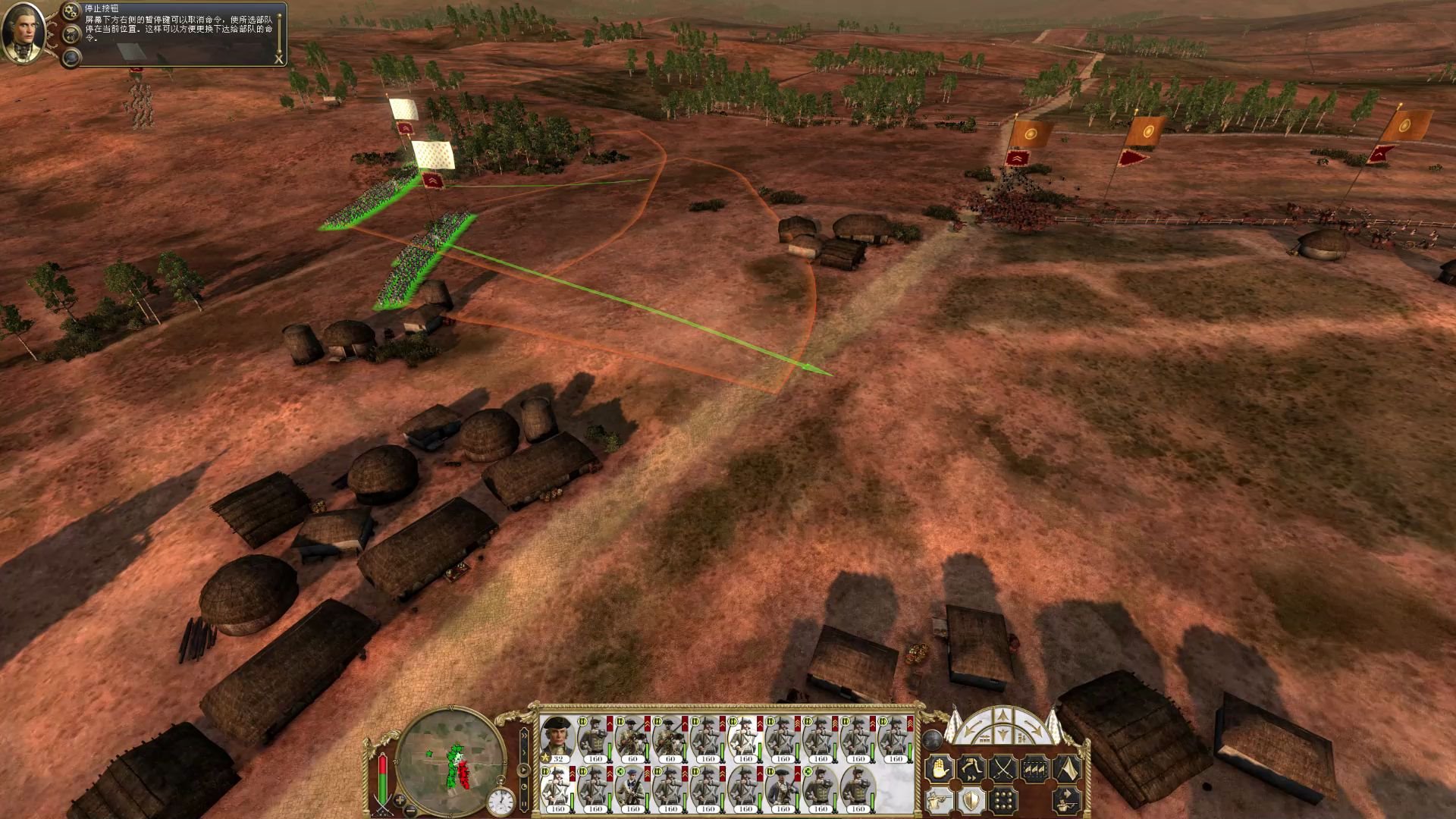1456x819 pixels.
Task: Close the stop-button tutorial tip
Action: click(x=278, y=59)
